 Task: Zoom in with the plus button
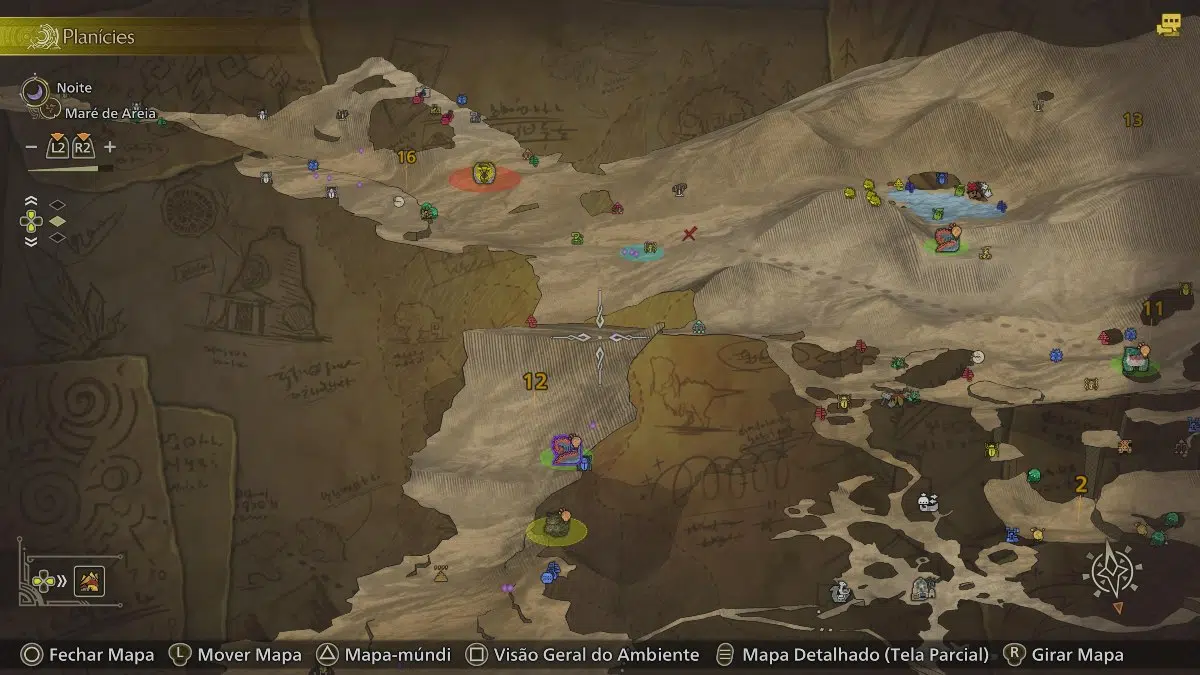pyautogui.click(x=110, y=147)
